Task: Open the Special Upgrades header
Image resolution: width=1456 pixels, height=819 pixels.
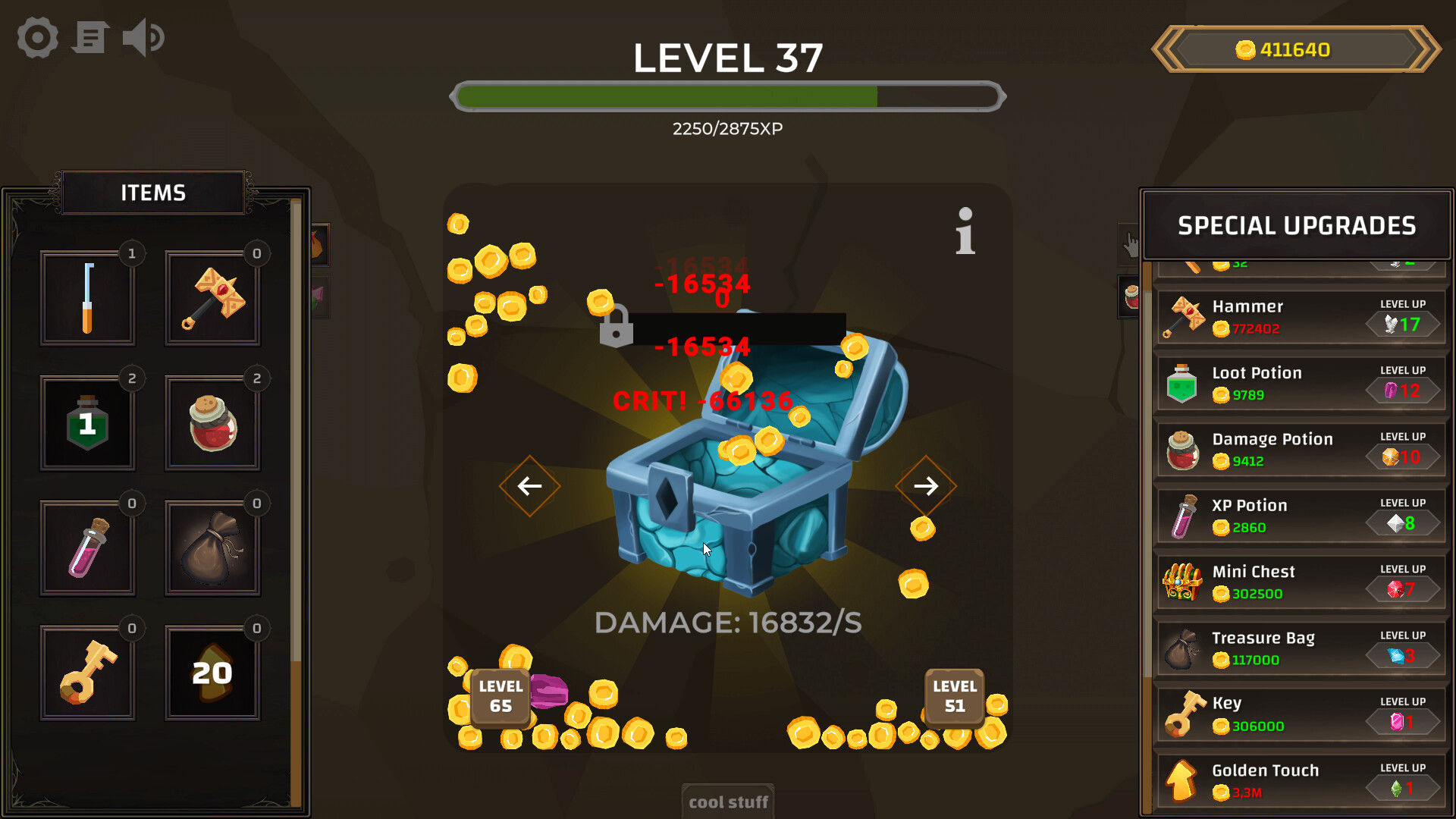Action: 1295,225
